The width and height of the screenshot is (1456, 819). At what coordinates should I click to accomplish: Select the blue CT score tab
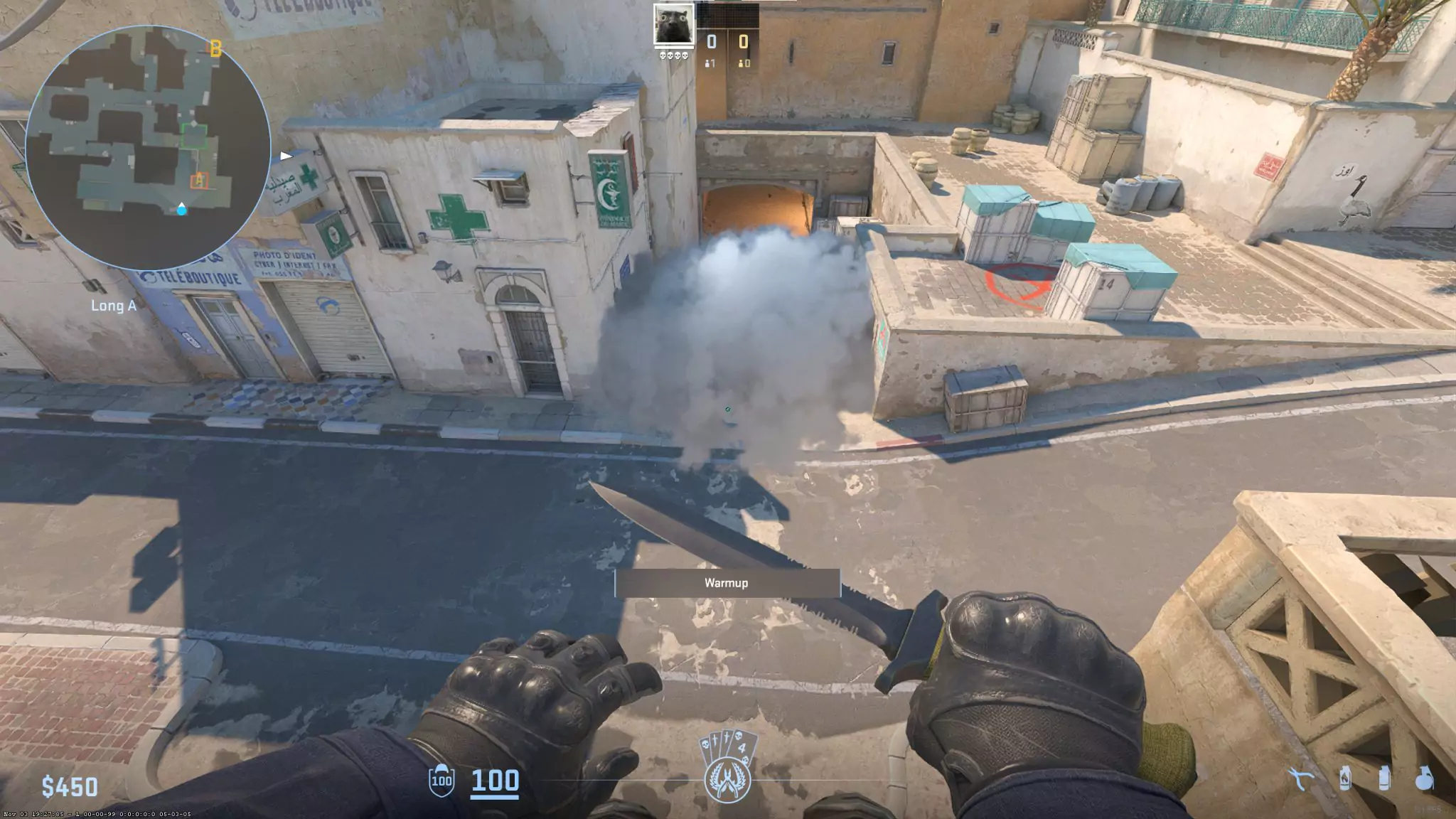tap(711, 41)
